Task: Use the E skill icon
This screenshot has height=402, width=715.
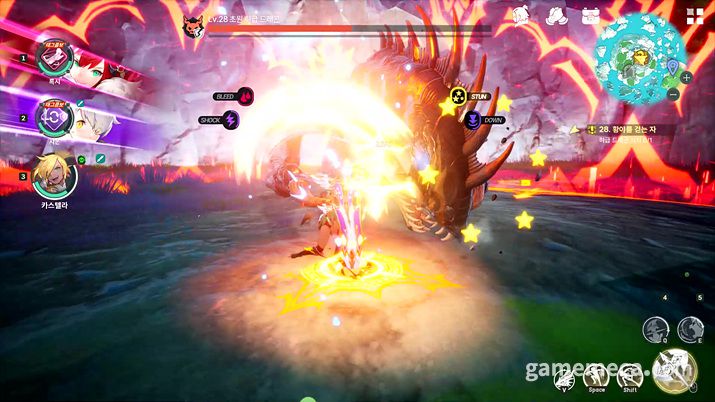Action: point(689,327)
